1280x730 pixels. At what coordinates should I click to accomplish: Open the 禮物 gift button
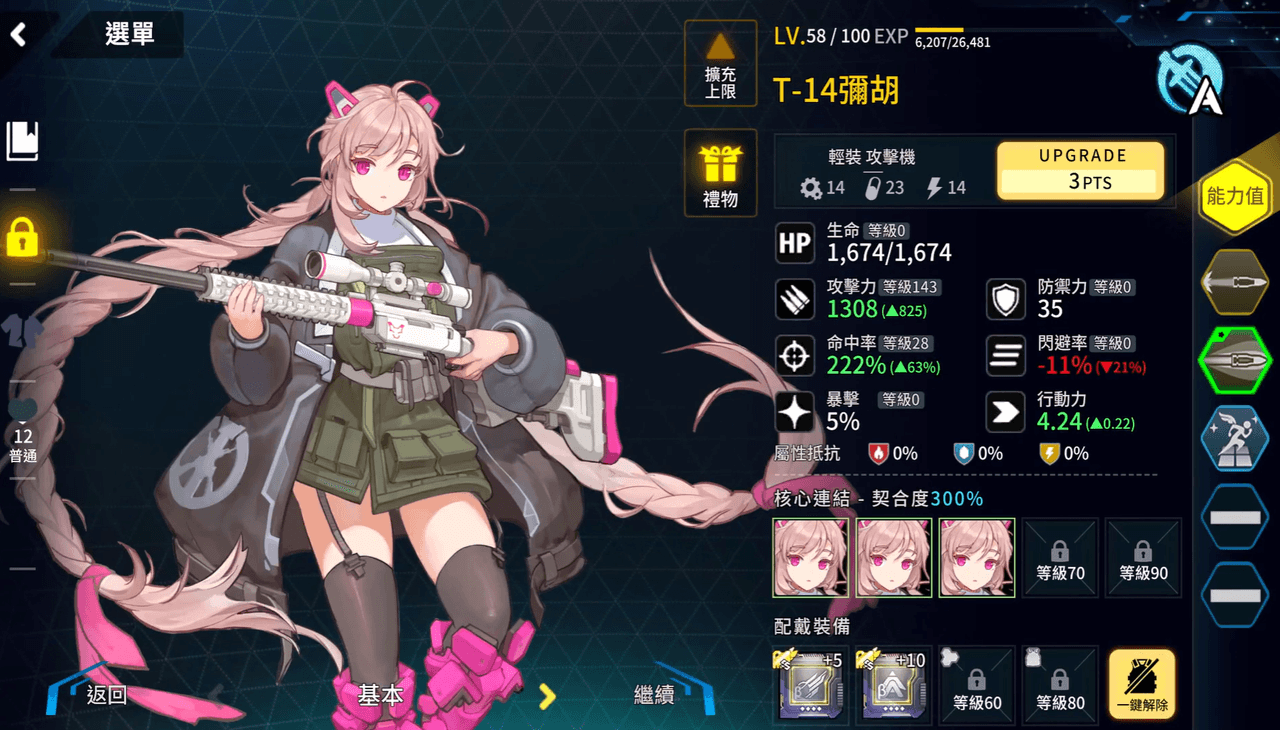click(720, 173)
